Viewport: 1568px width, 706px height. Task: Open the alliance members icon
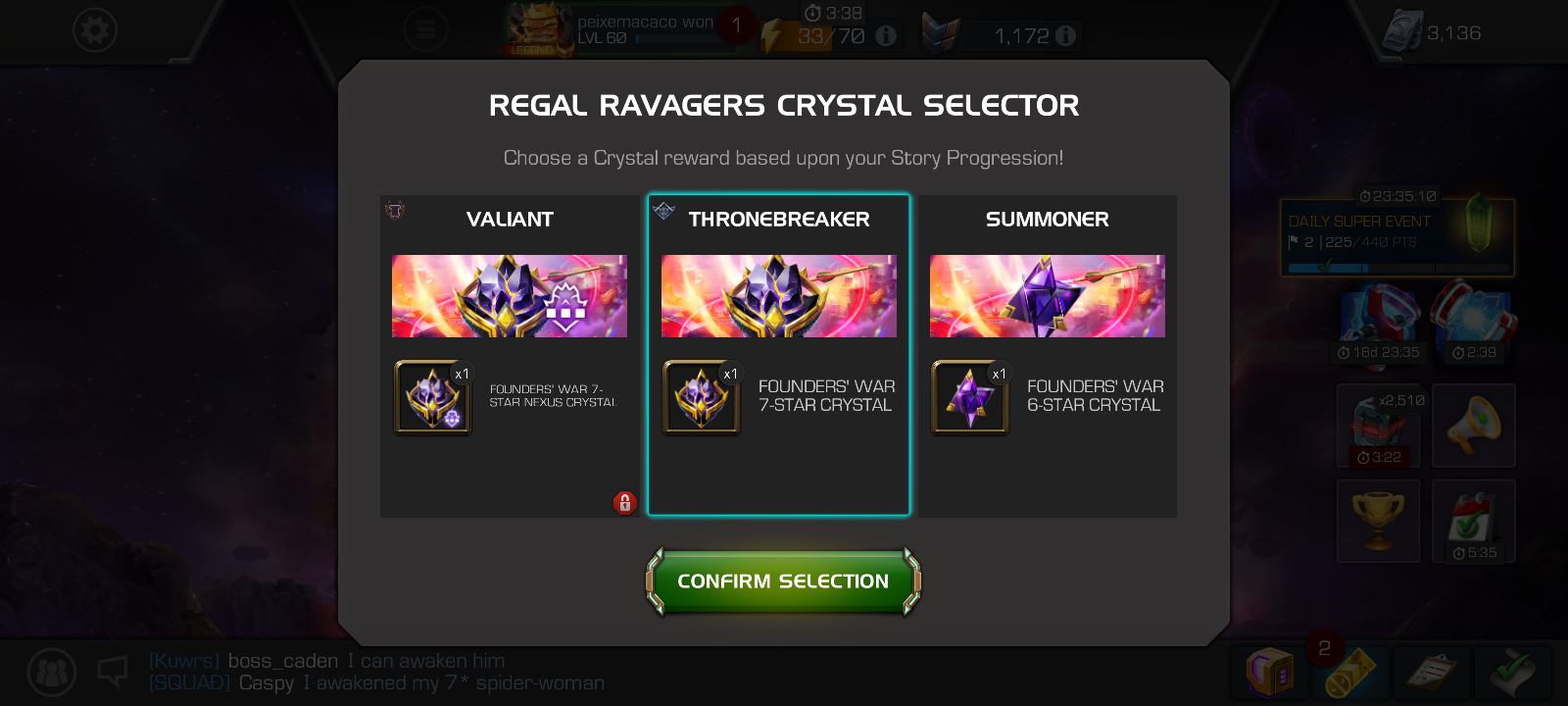coord(51,673)
